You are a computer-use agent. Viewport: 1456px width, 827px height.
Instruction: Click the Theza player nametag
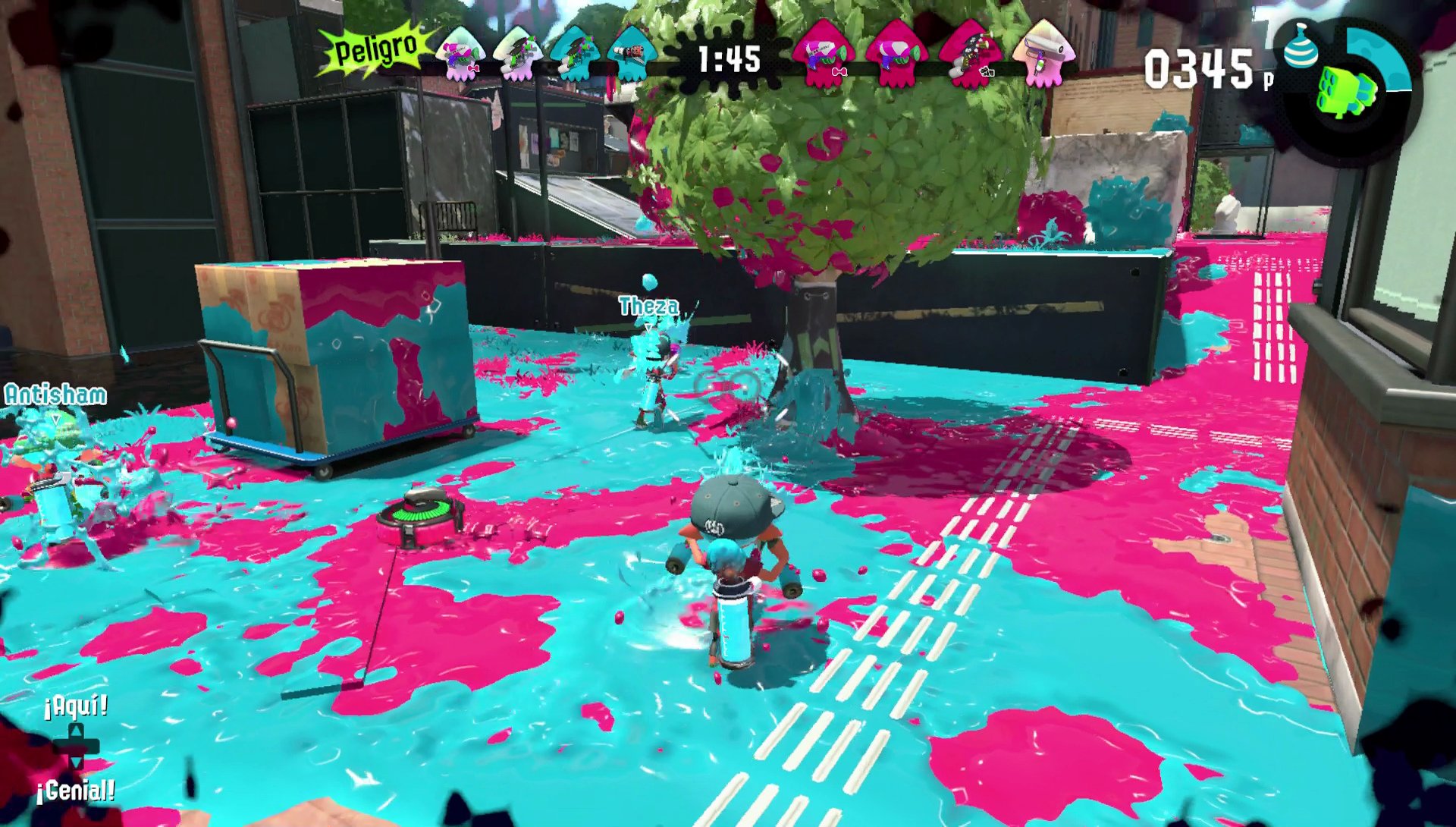648,307
